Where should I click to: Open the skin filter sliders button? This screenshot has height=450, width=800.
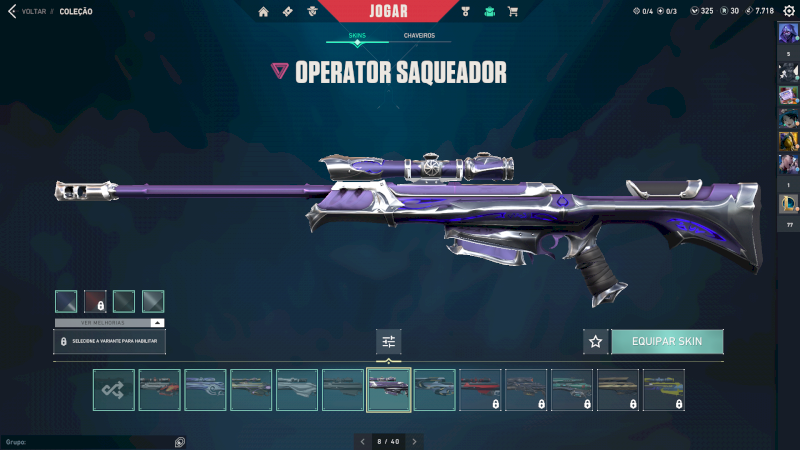coord(389,341)
